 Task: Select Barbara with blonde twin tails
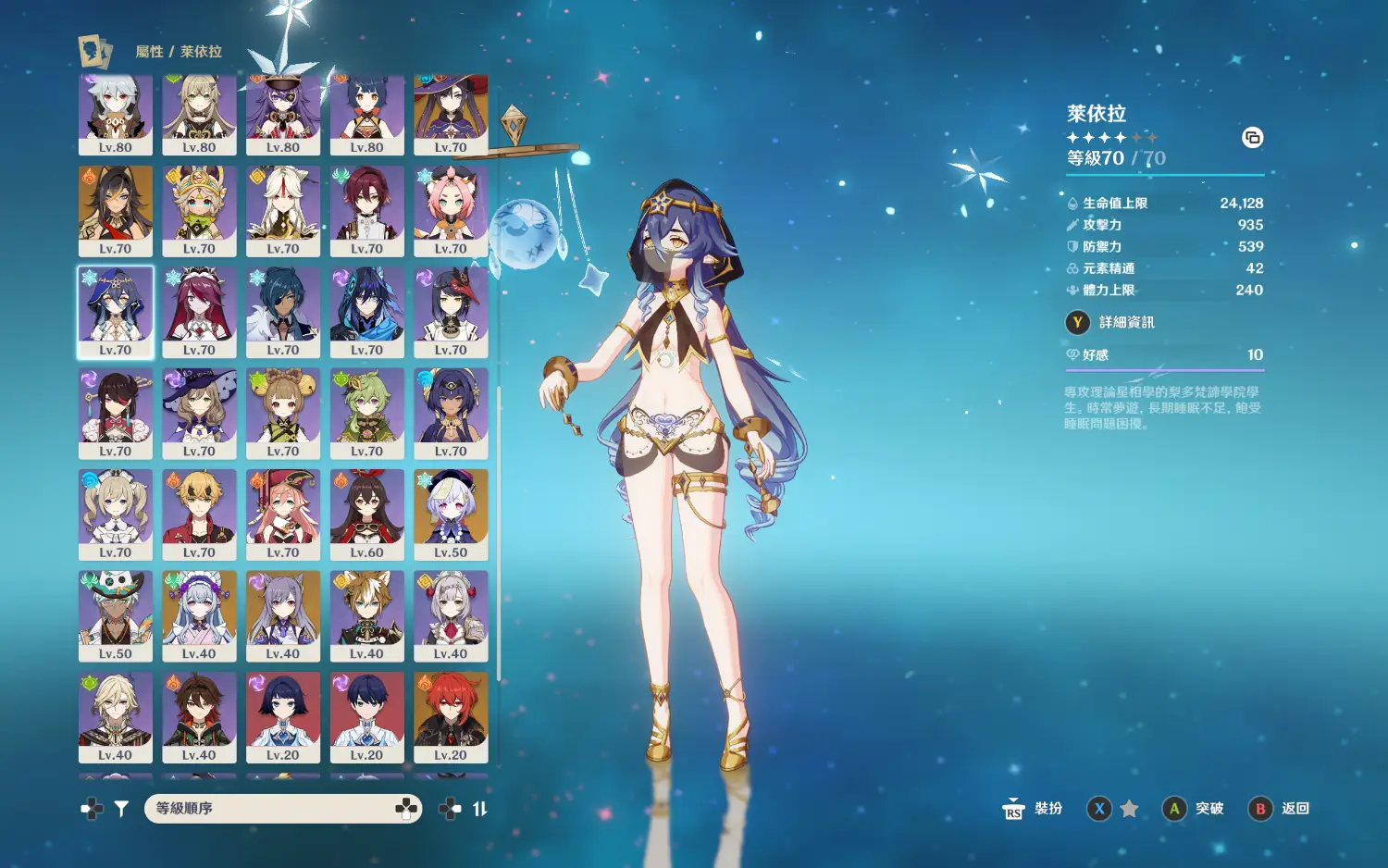click(116, 514)
